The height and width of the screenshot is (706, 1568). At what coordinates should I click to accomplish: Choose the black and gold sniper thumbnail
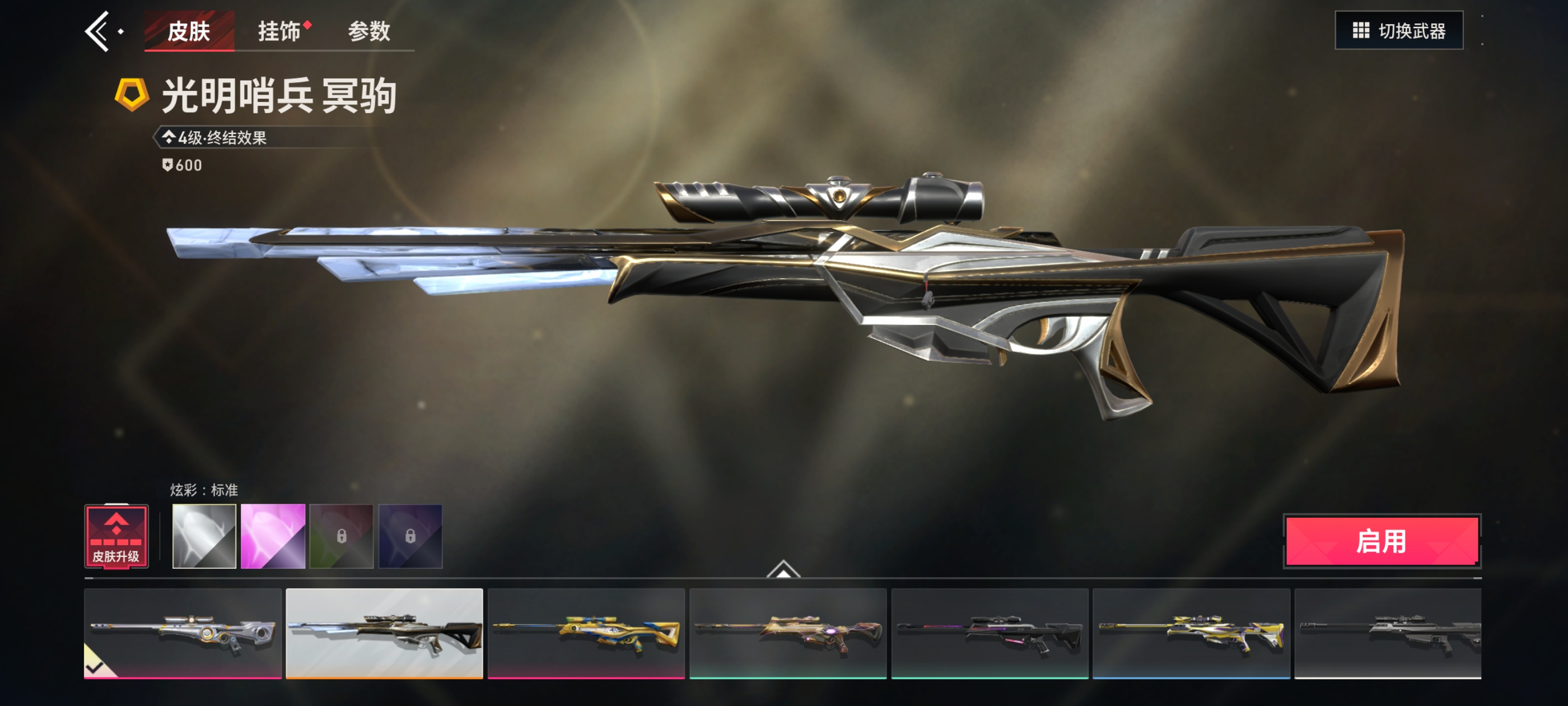click(384, 633)
